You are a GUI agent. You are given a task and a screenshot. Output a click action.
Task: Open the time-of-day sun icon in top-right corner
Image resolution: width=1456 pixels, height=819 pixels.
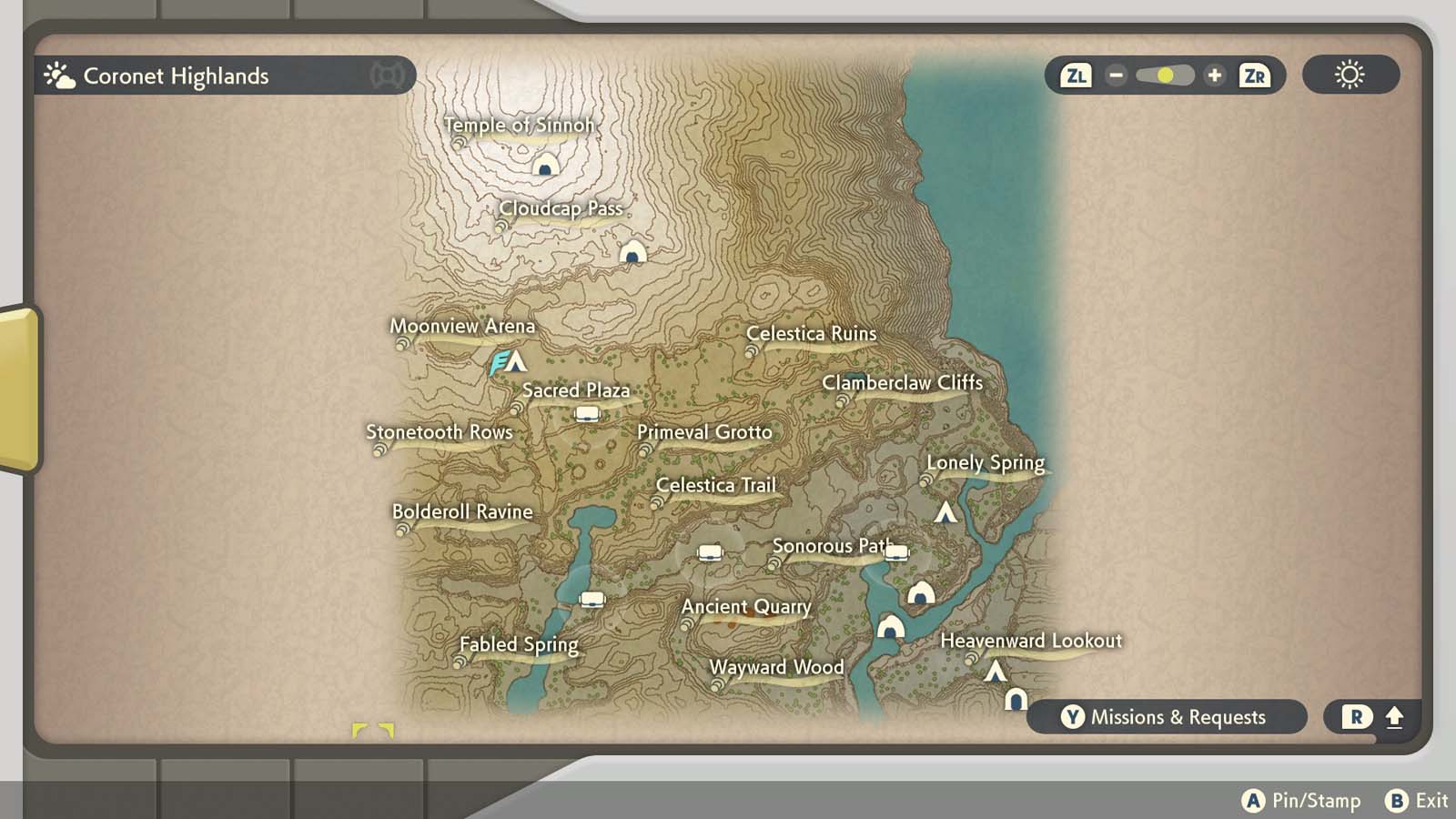coord(1350,76)
